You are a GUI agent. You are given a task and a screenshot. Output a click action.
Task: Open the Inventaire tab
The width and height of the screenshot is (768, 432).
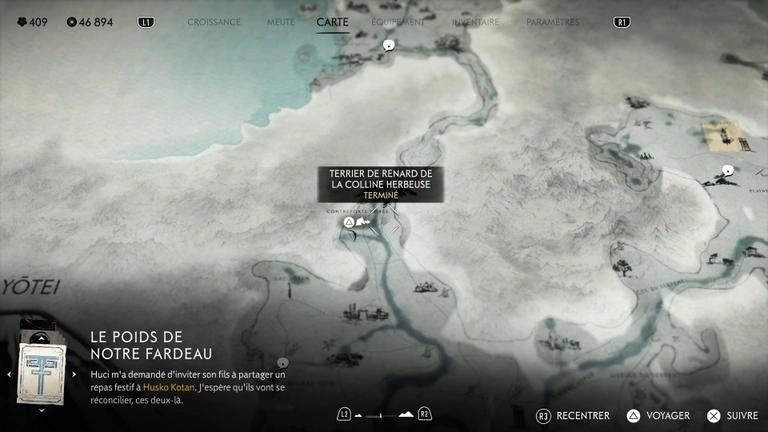point(475,22)
